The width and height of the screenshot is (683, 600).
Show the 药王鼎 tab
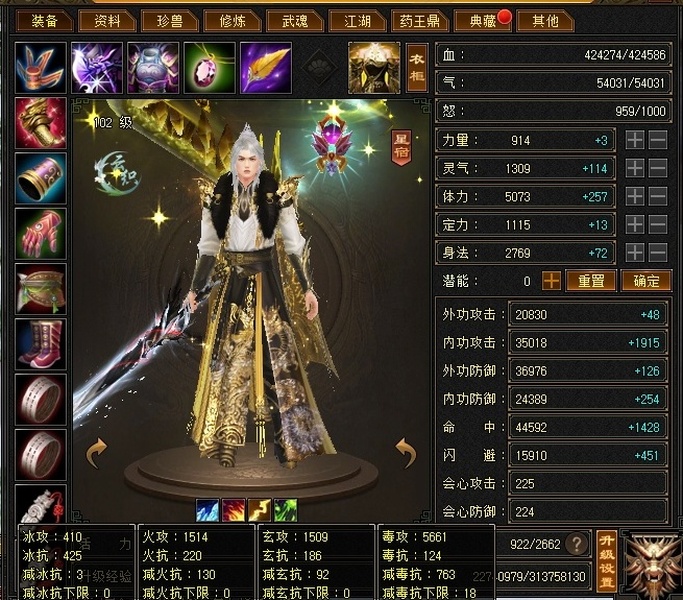click(x=420, y=20)
